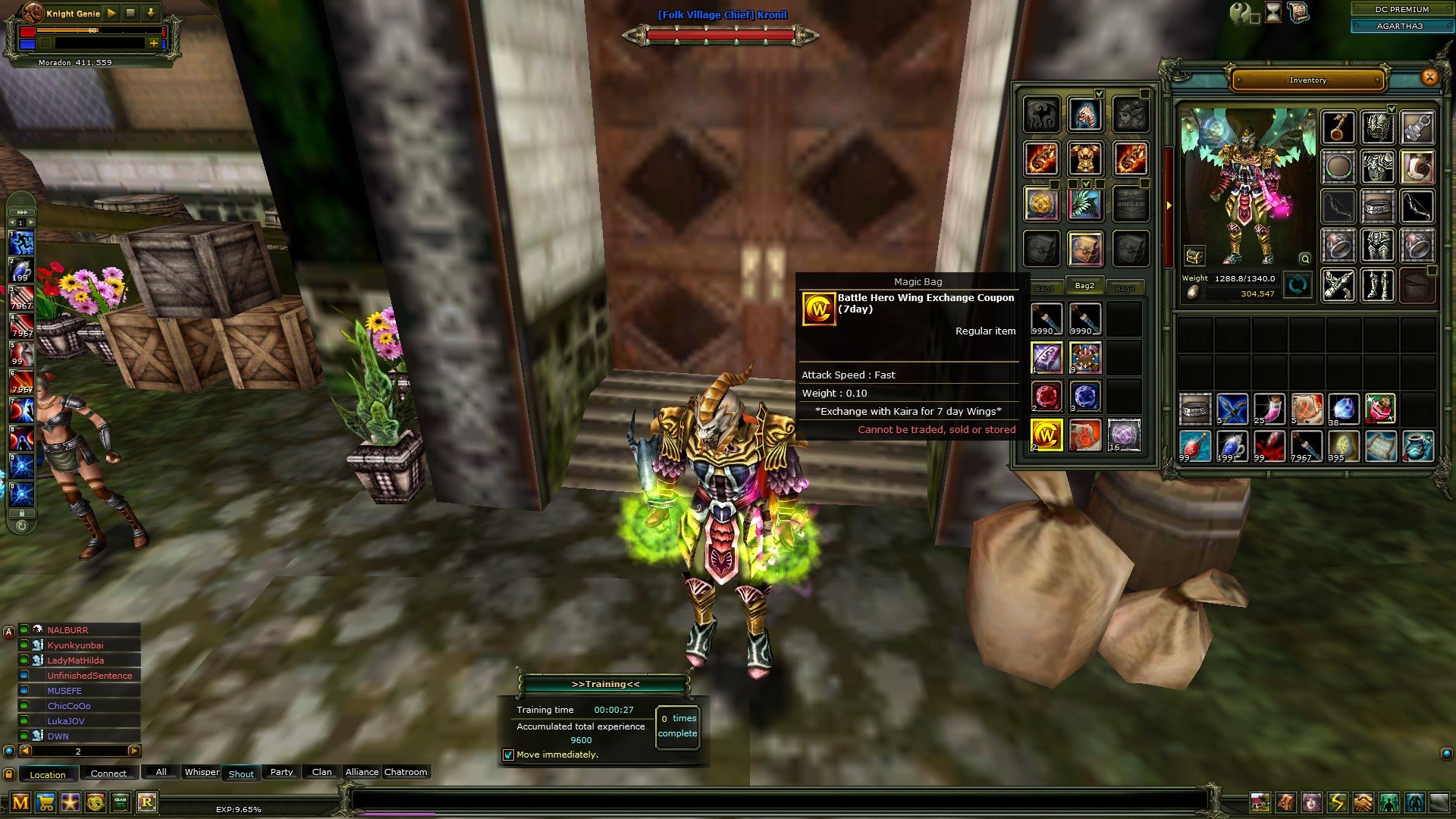Open the lightning skill icon bottom right
Image resolution: width=1456 pixels, height=819 pixels.
1336,801
